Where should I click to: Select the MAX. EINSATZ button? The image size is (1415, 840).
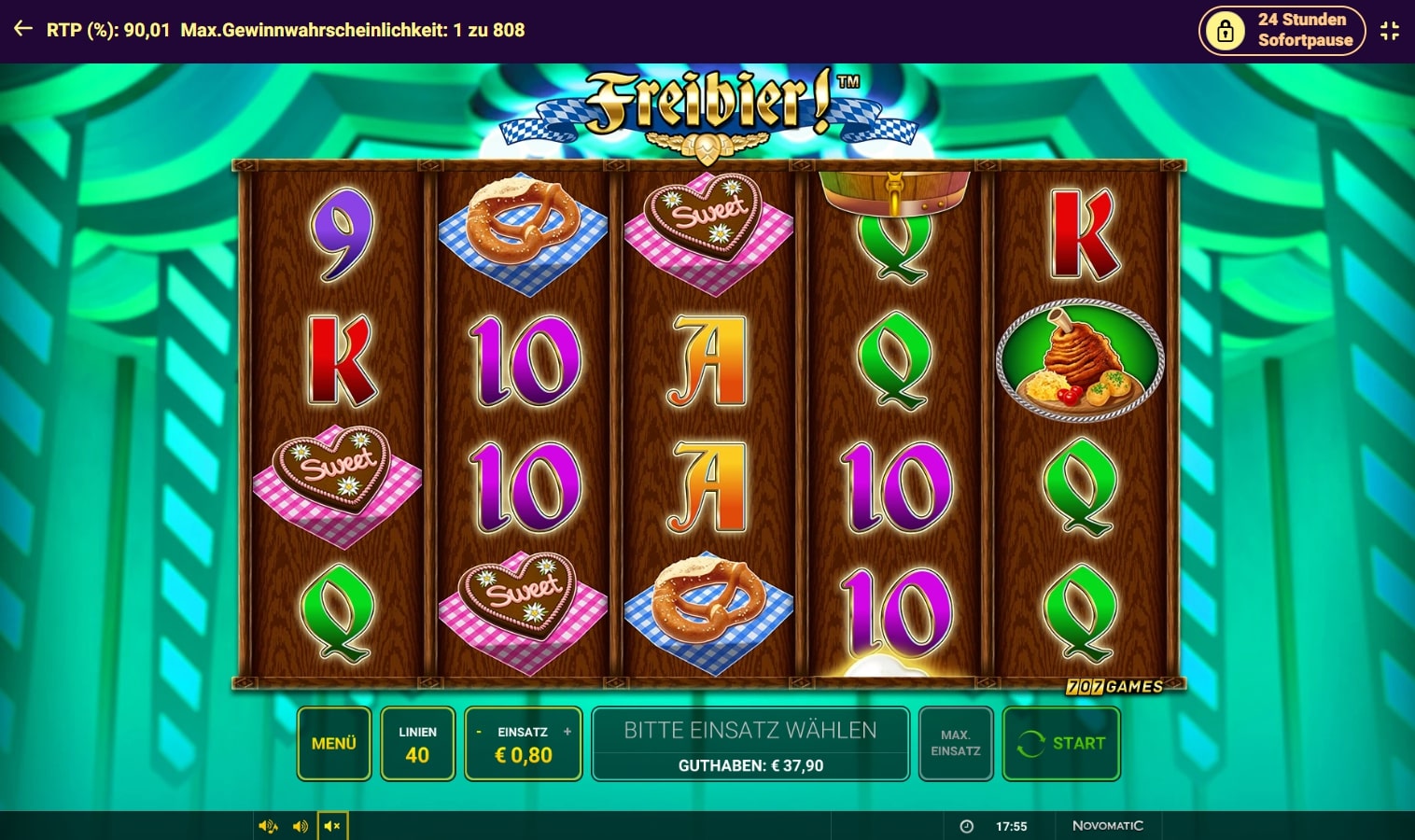[x=955, y=743]
